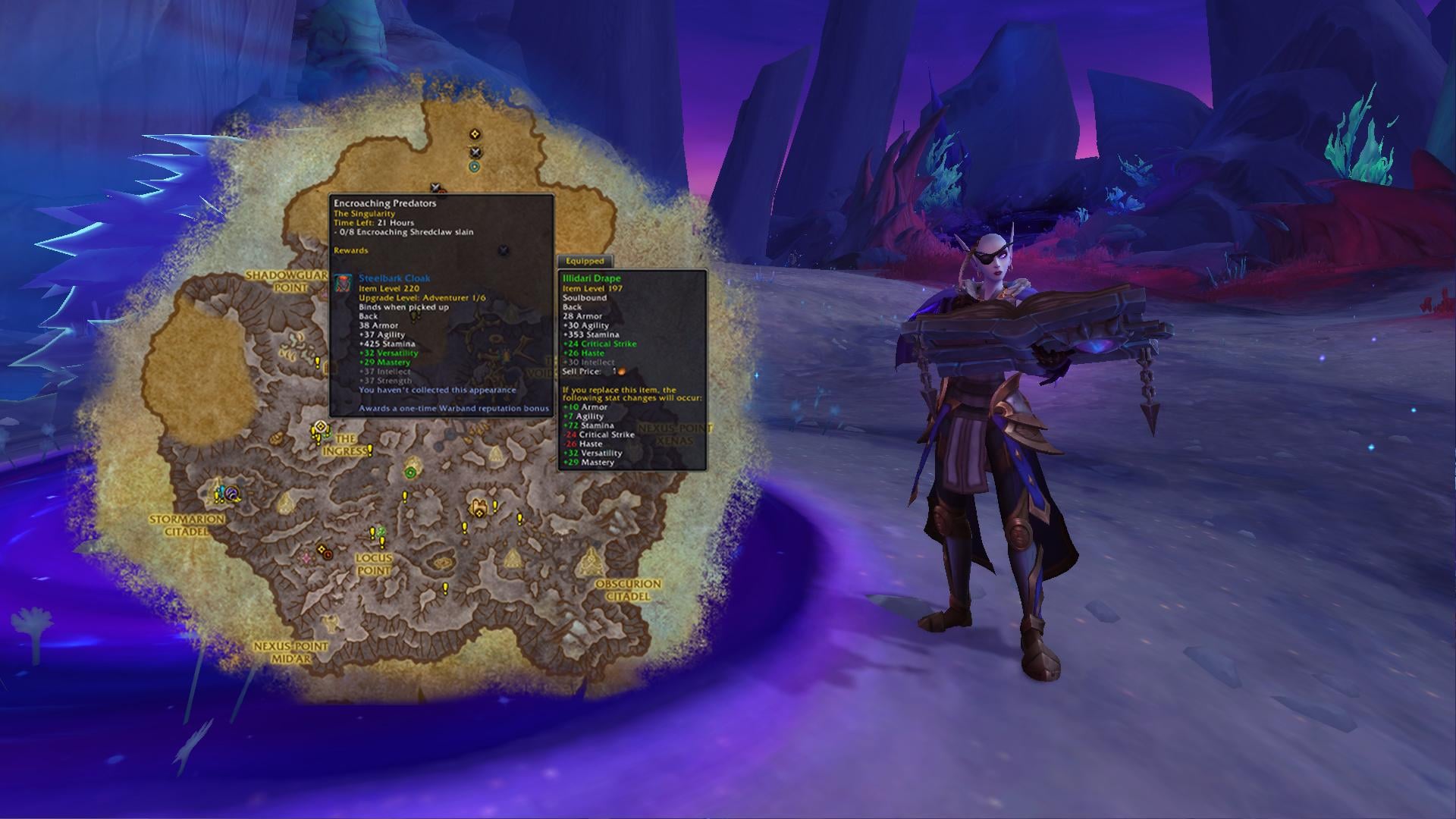Click the white diamond marker by The Ingress
The image size is (1456, 819).
pyautogui.click(x=321, y=427)
